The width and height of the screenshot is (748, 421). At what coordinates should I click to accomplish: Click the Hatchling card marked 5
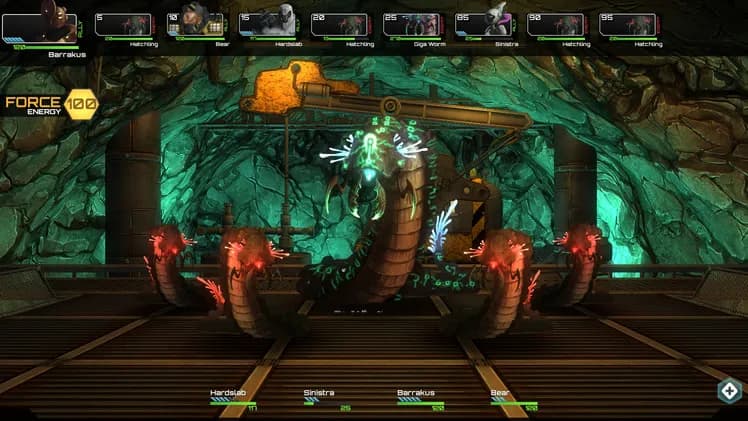click(x=124, y=24)
